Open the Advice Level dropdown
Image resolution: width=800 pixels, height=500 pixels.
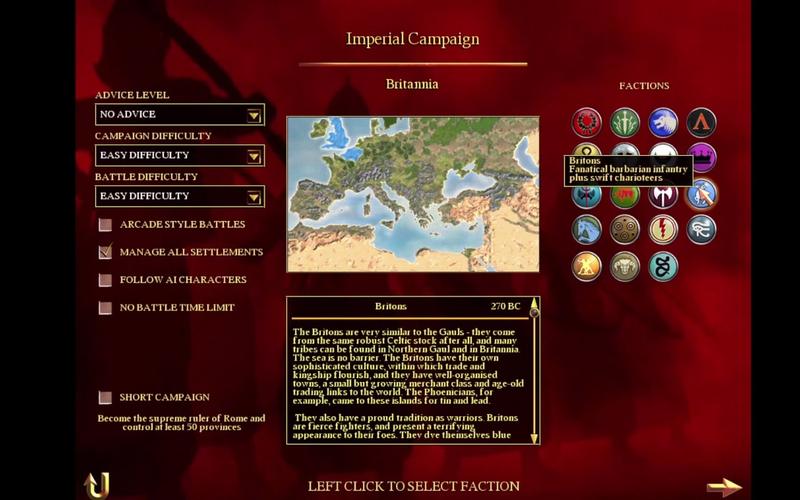click(254, 115)
